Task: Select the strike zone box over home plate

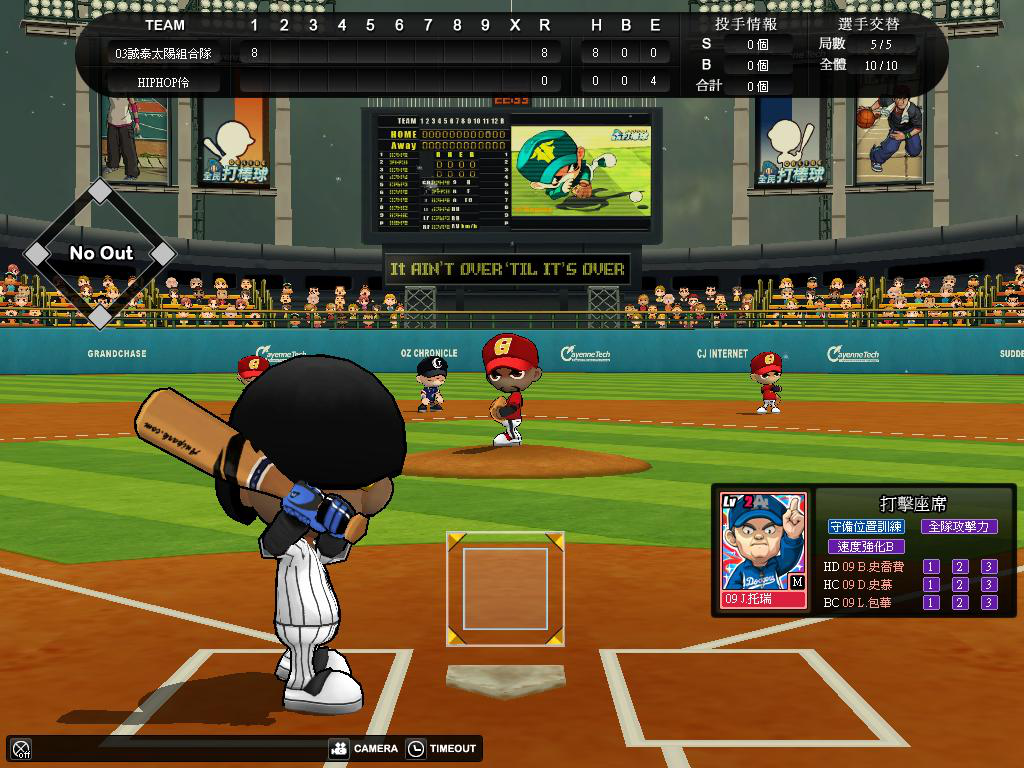Action: (505, 589)
